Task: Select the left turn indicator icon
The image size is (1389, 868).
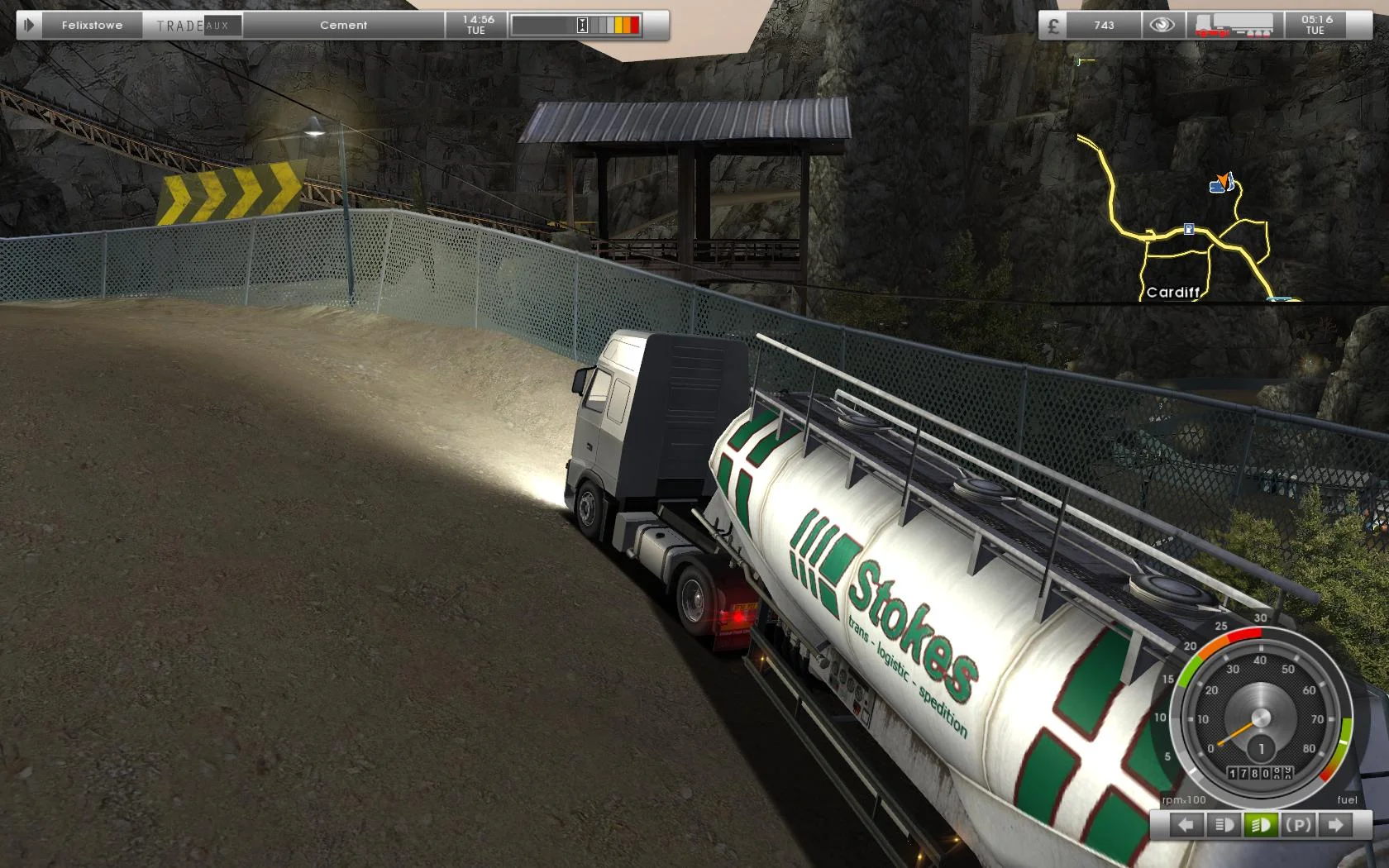Action: click(1186, 825)
